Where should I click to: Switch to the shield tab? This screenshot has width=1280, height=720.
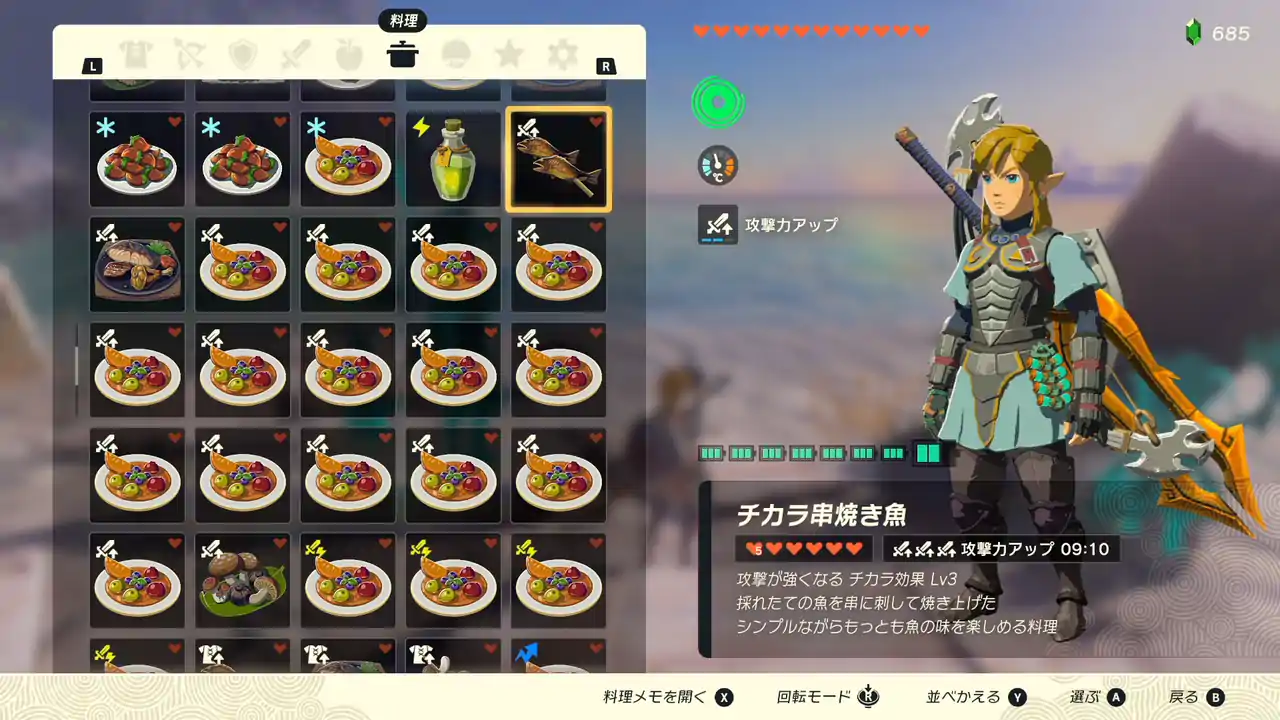242,54
